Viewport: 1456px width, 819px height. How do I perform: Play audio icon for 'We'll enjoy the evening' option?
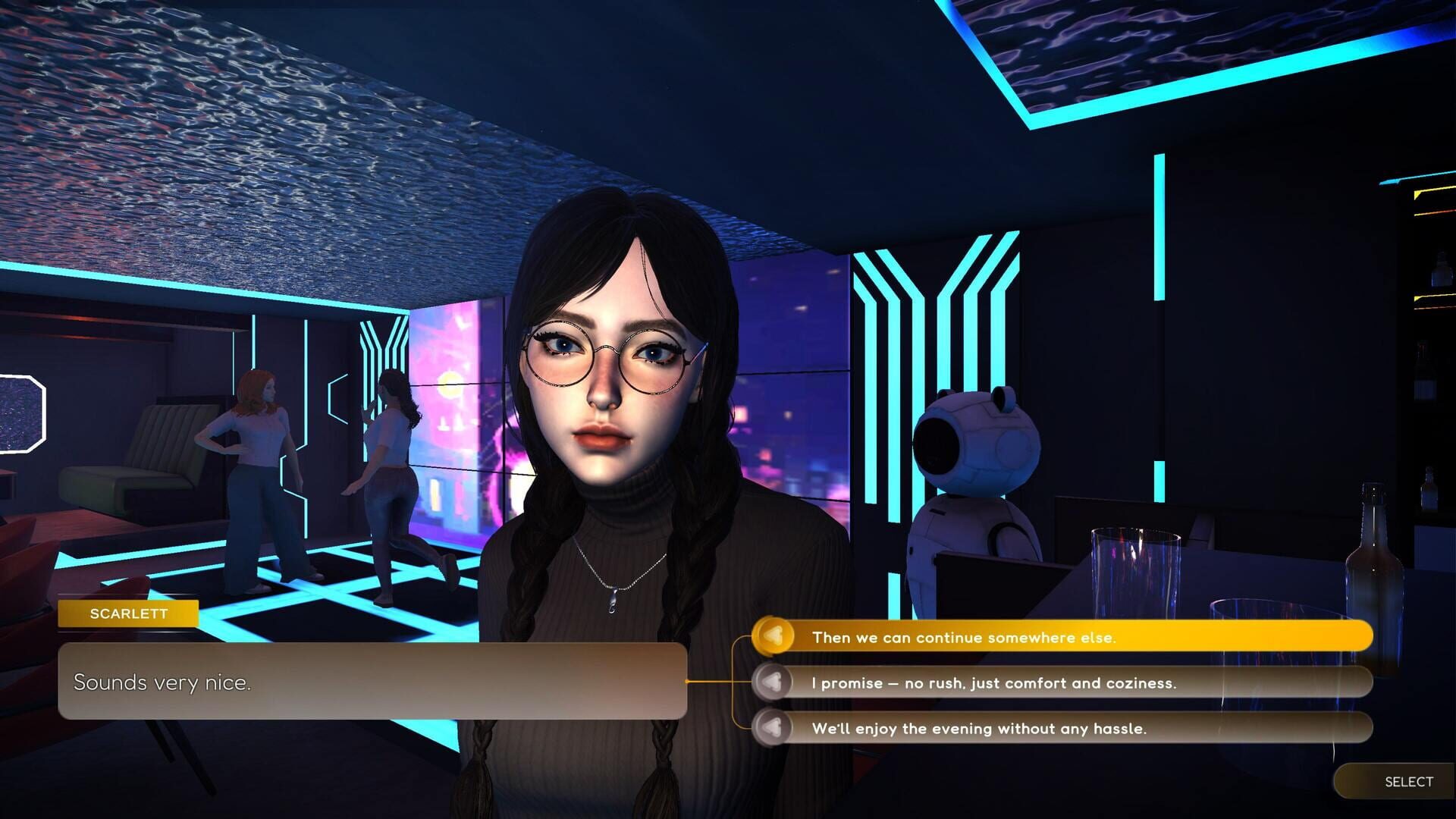pos(777,729)
